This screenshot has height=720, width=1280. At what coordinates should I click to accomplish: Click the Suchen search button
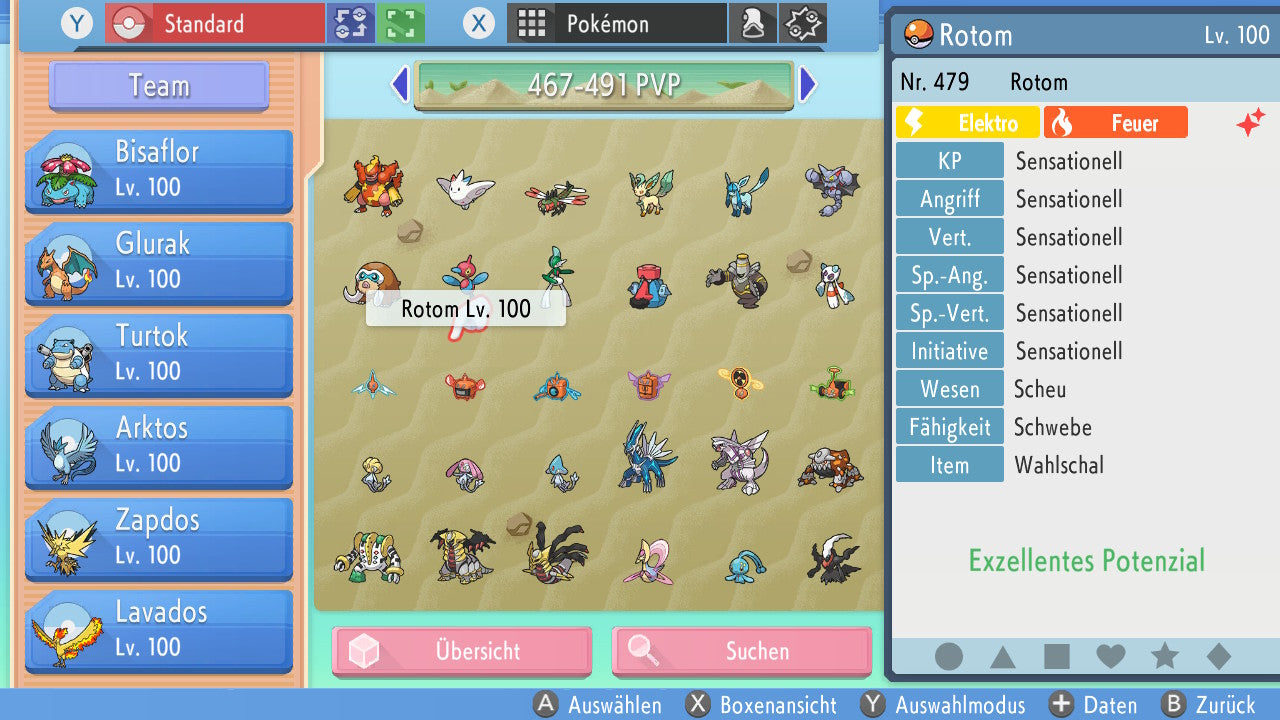(741, 651)
